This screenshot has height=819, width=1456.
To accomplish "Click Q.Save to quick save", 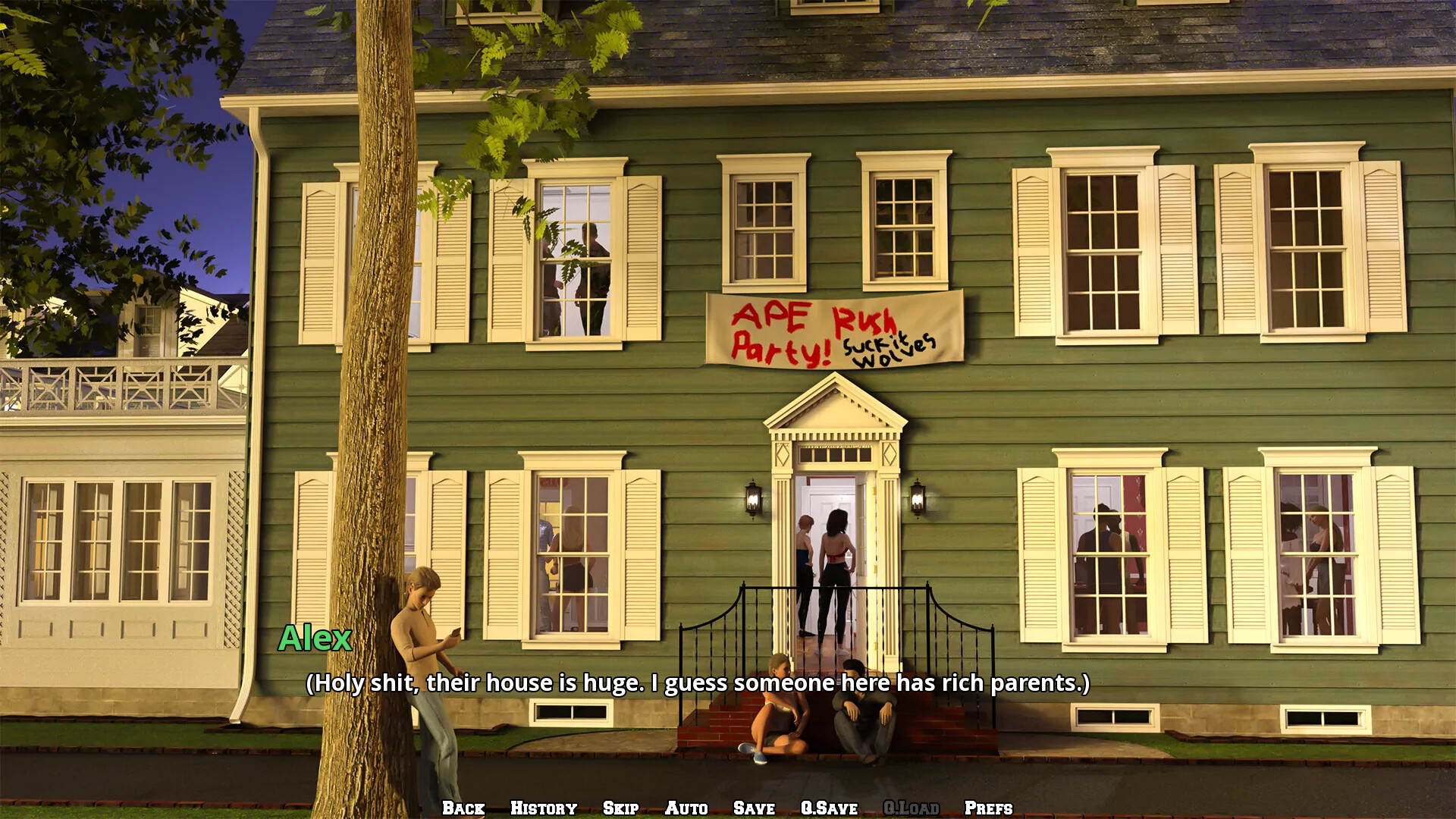I will click(x=829, y=808).
